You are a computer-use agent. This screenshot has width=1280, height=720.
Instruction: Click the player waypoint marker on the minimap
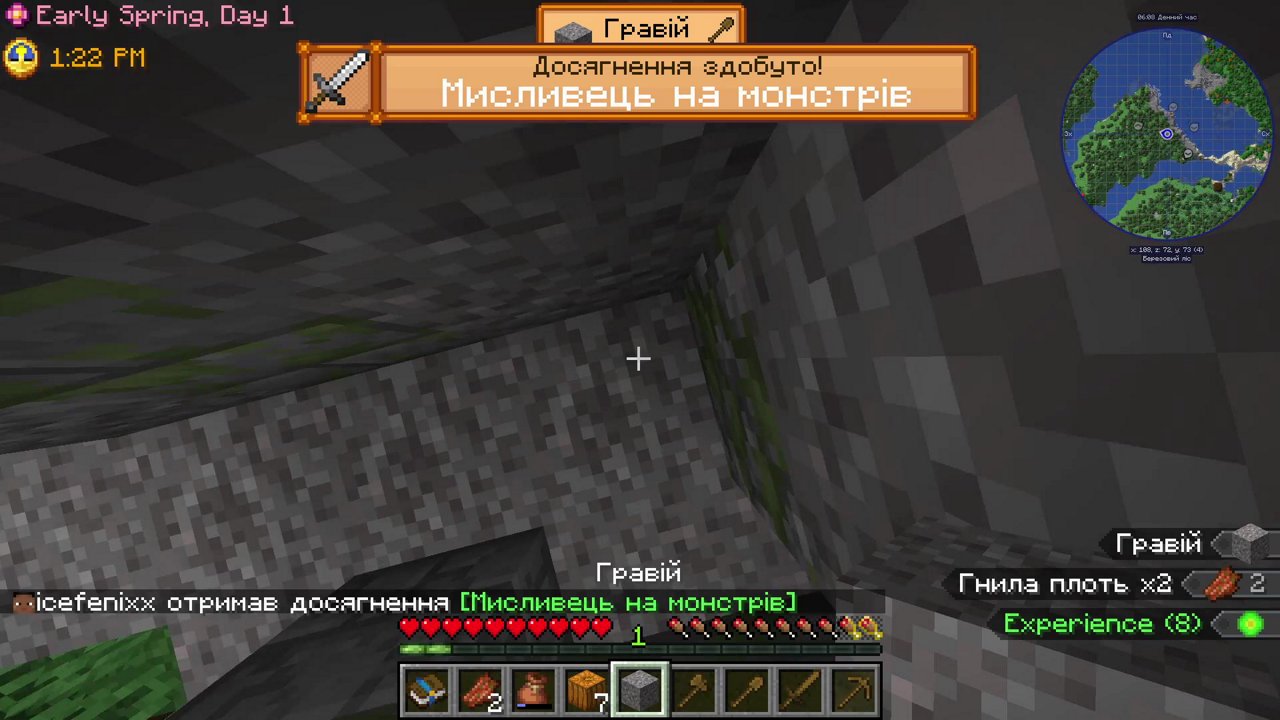click(x=1166, y=133)
